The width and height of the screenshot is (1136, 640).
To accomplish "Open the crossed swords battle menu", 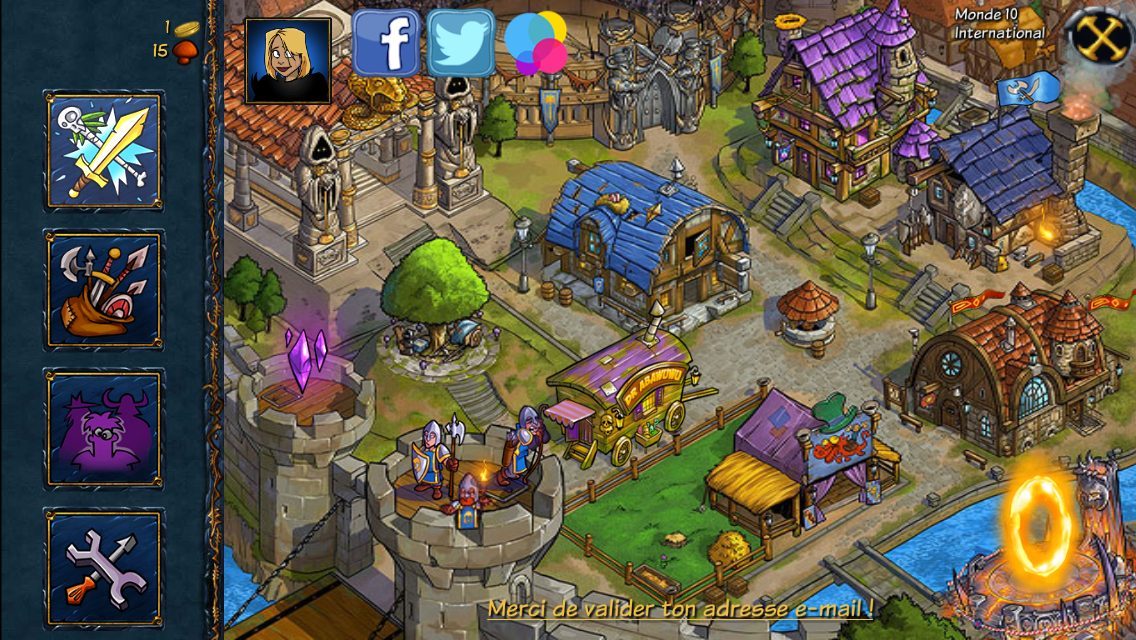I will [x=104, y=150].
